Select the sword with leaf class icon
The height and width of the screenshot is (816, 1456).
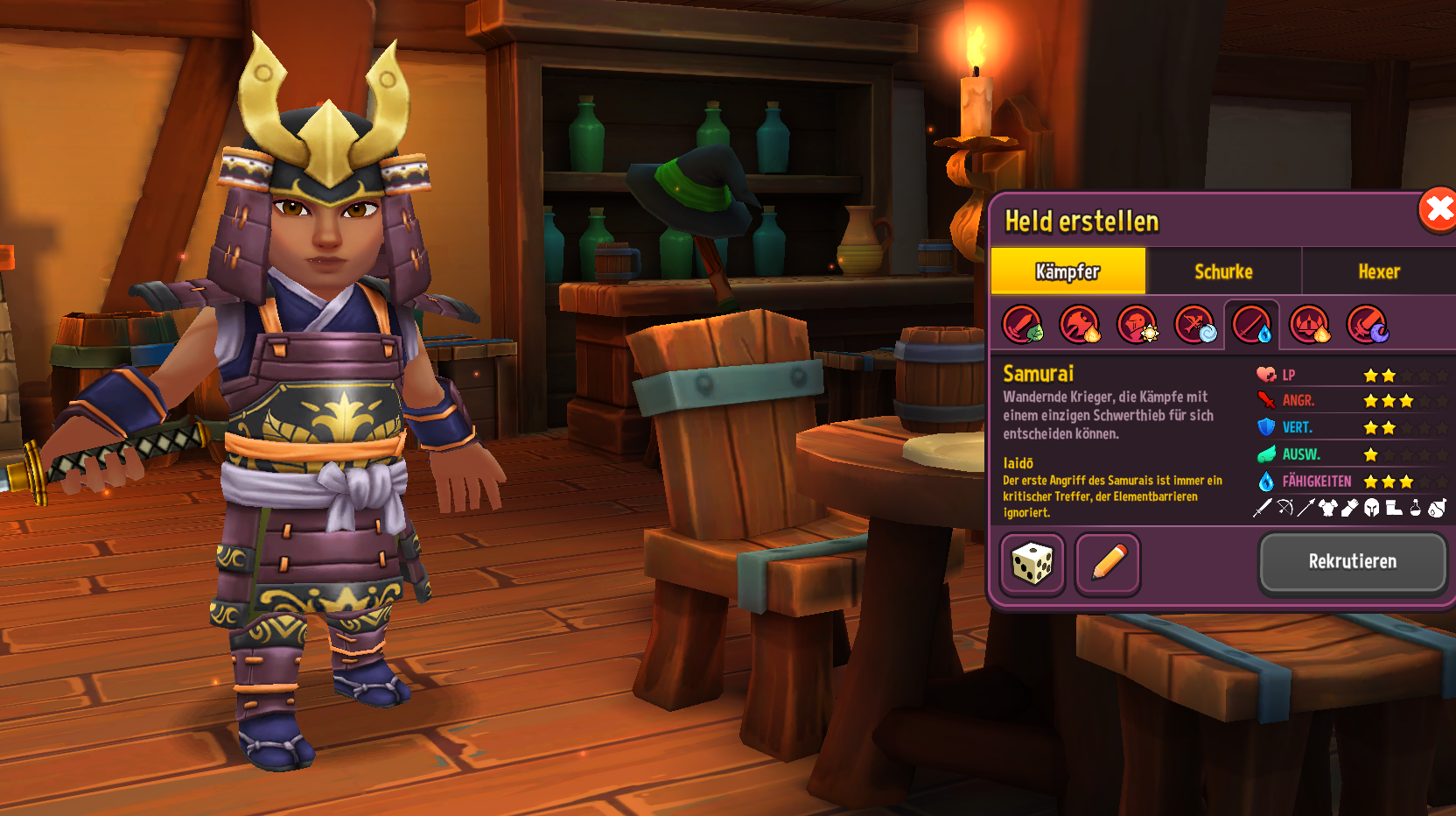(1022, 325)
